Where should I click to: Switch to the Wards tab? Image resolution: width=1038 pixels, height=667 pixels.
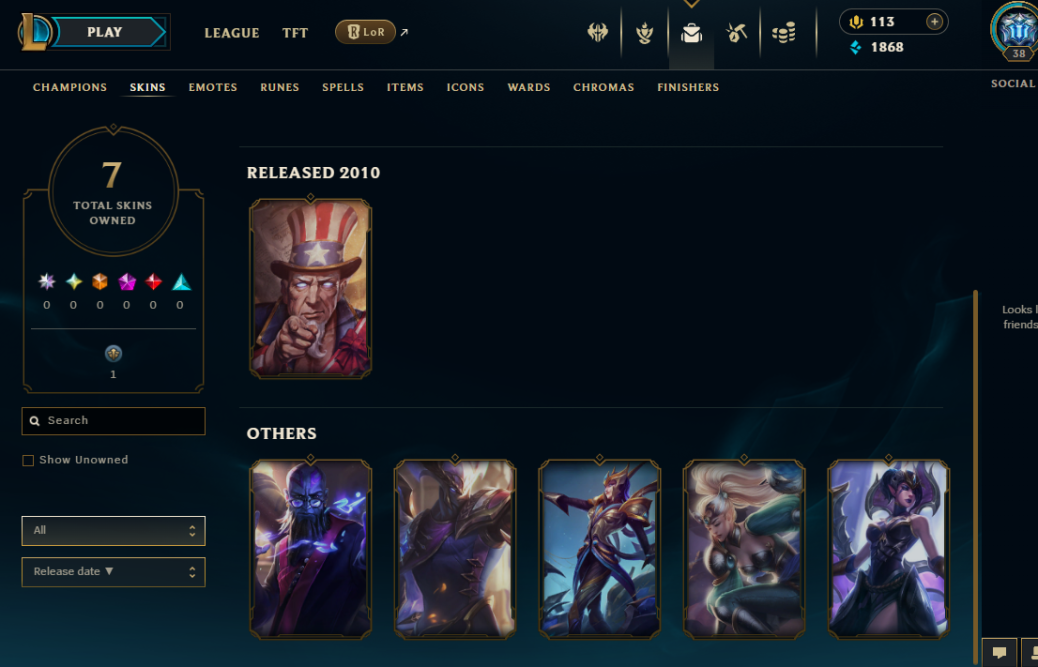pyautogui.click(x=529, y=87)
